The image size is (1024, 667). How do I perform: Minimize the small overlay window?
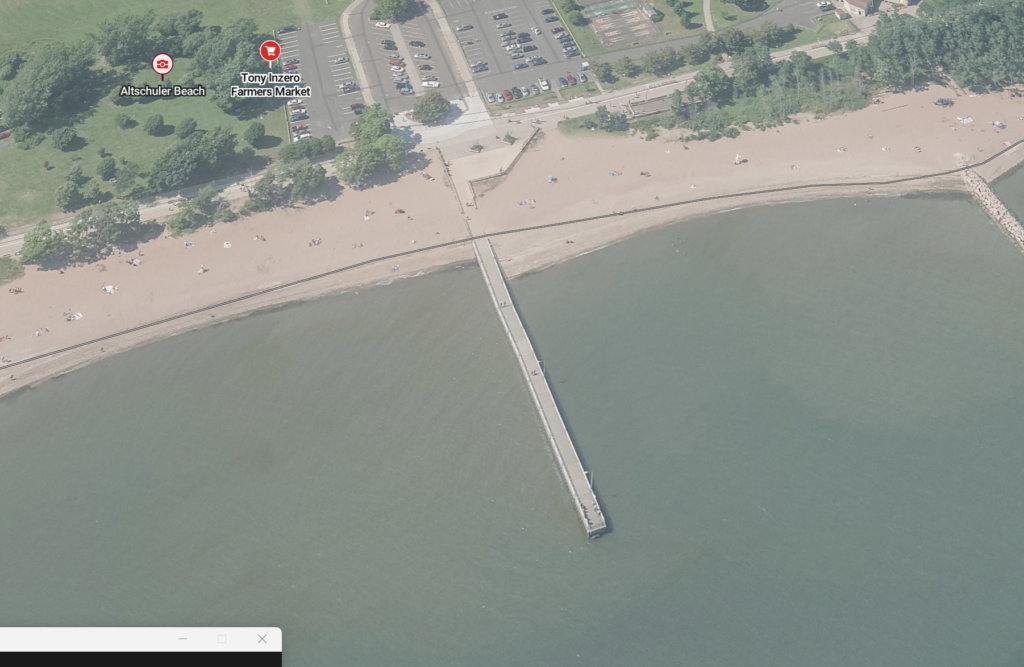pyautogui.click(x=182, y=639)
